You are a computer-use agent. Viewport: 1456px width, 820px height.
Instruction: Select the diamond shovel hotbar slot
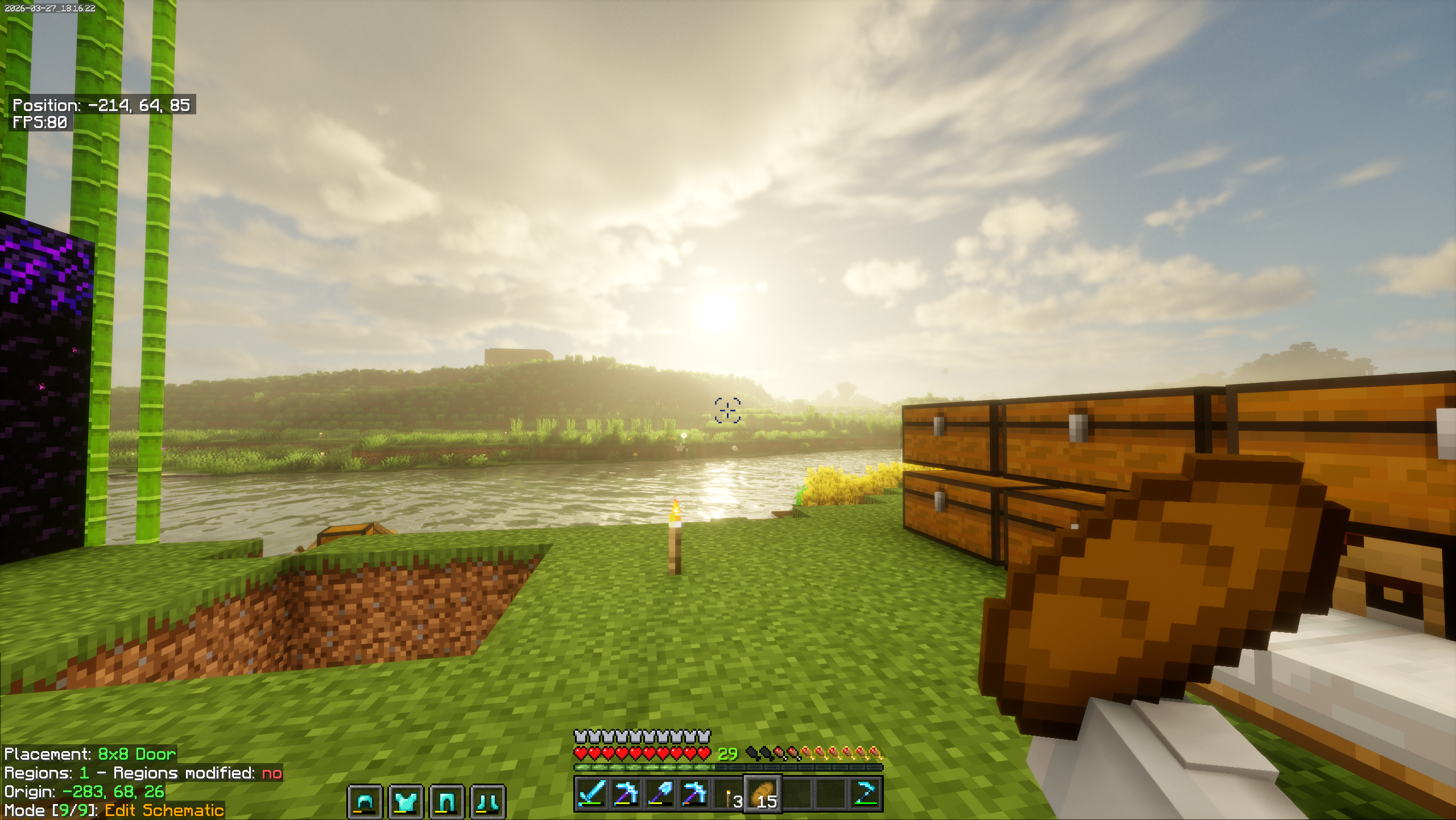click(660, 793)
